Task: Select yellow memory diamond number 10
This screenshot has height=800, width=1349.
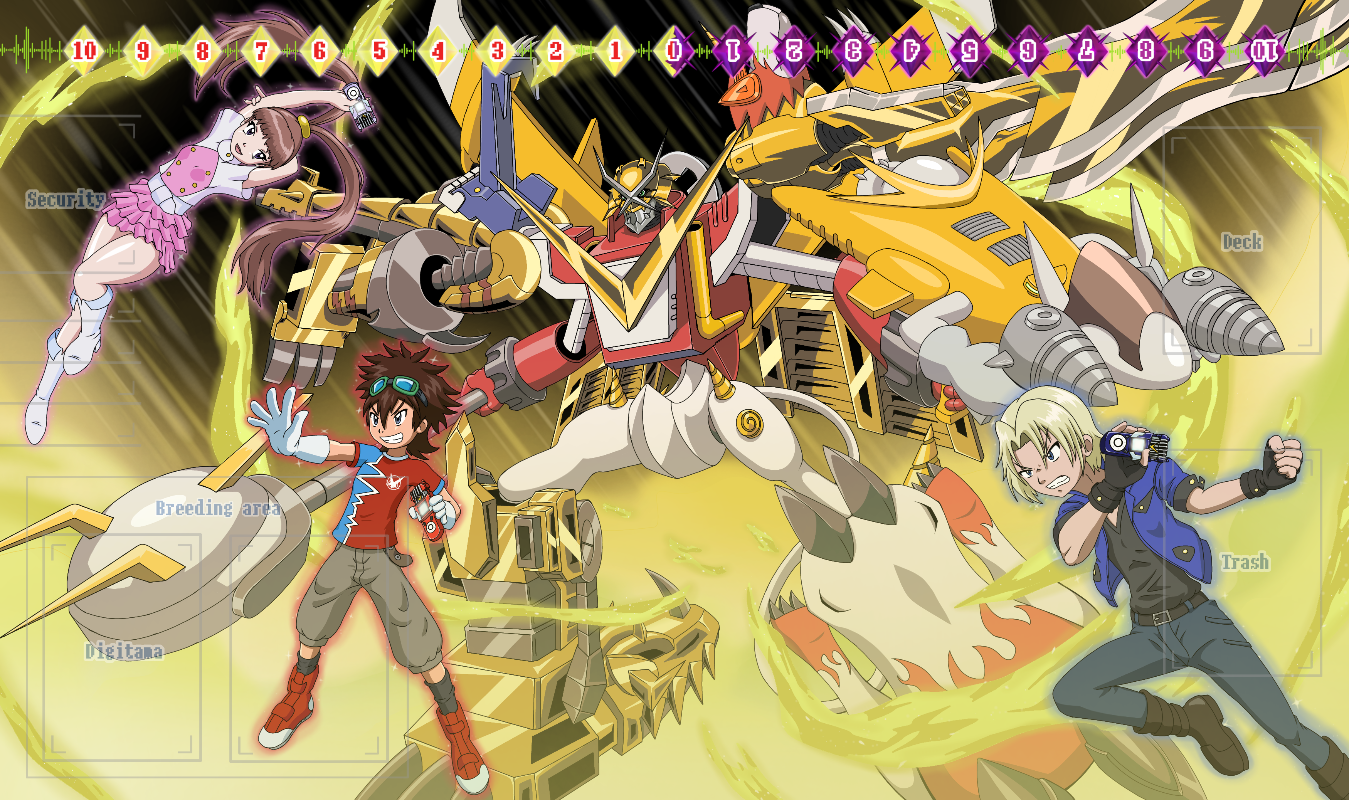Action: 85,50
